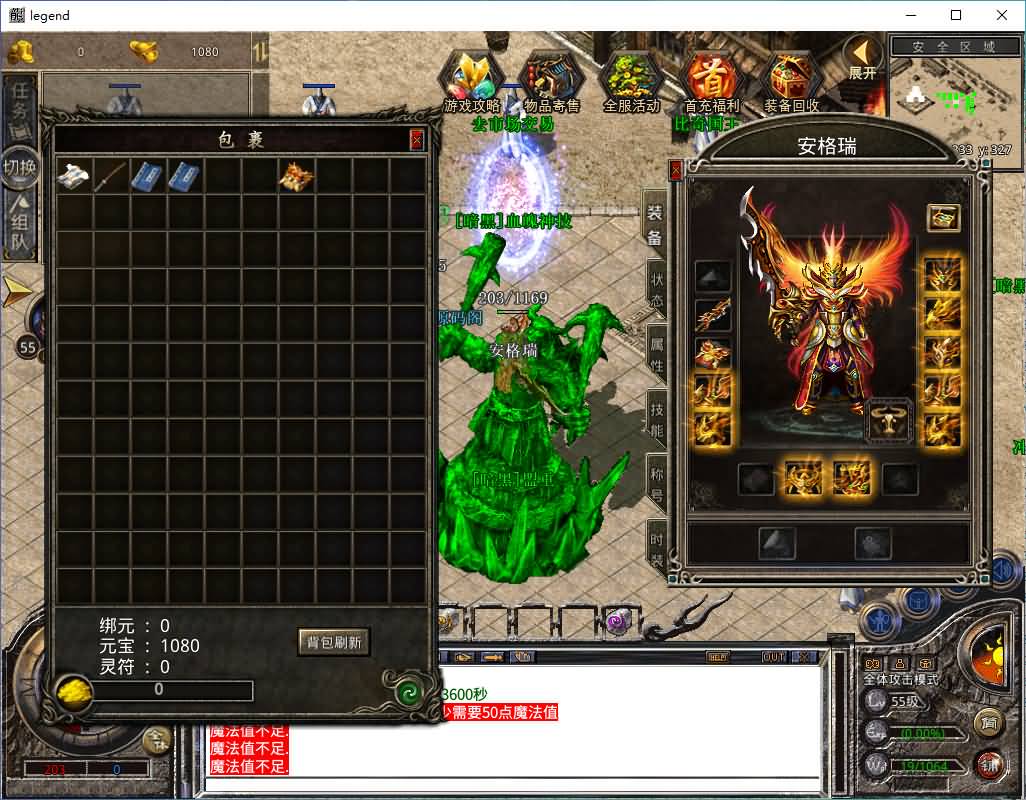Close the 包裹 bag window
Screen dimensions: 1026x800
coord(417,141)
